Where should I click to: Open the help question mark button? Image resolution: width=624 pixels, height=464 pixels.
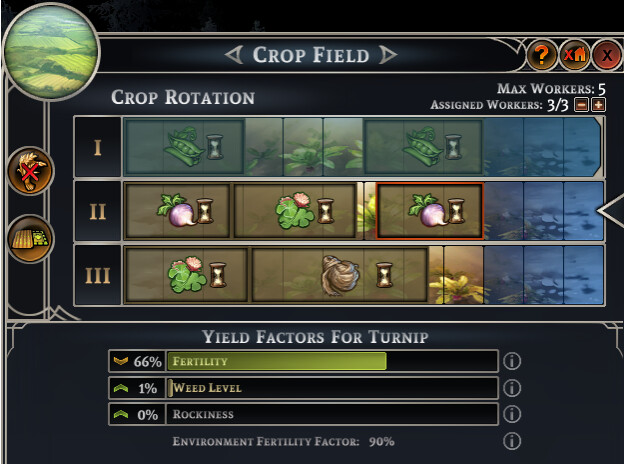tap(541, 56)
